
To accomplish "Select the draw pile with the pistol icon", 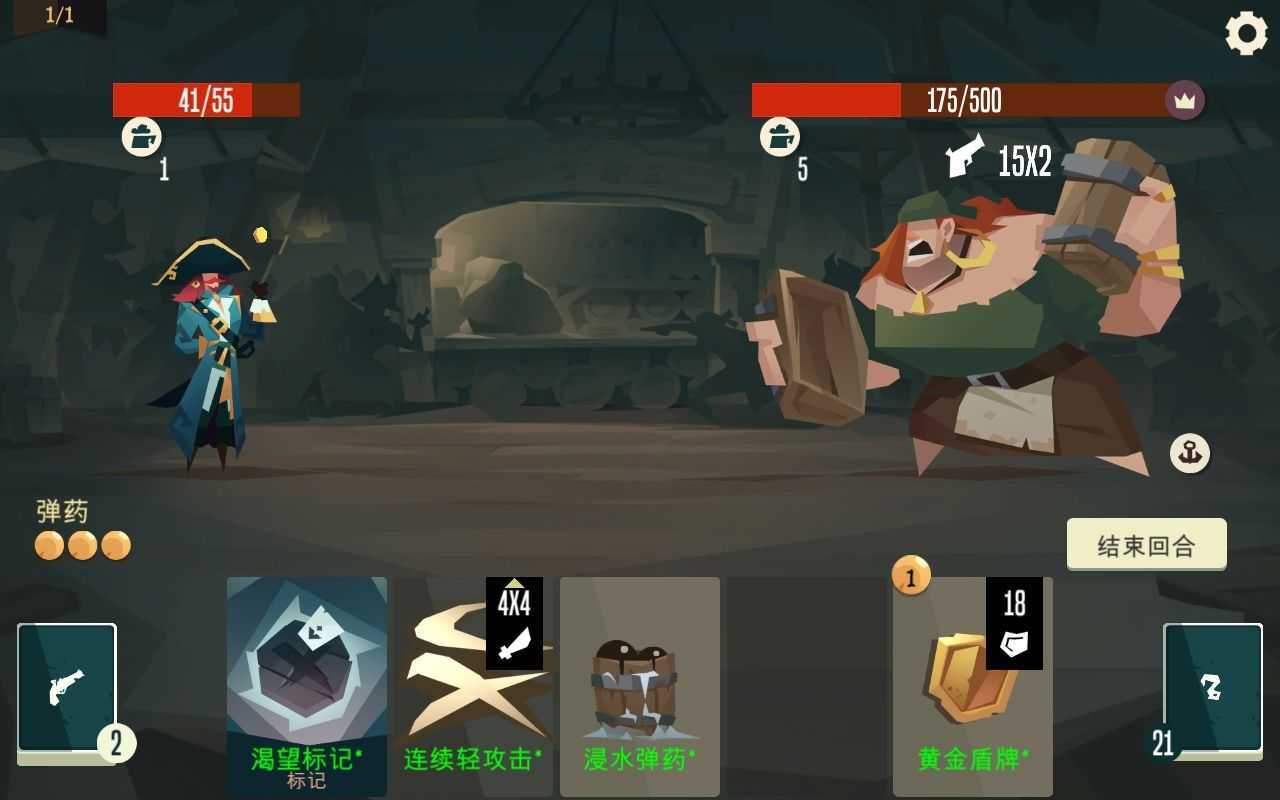I will [x=67, y=688].
